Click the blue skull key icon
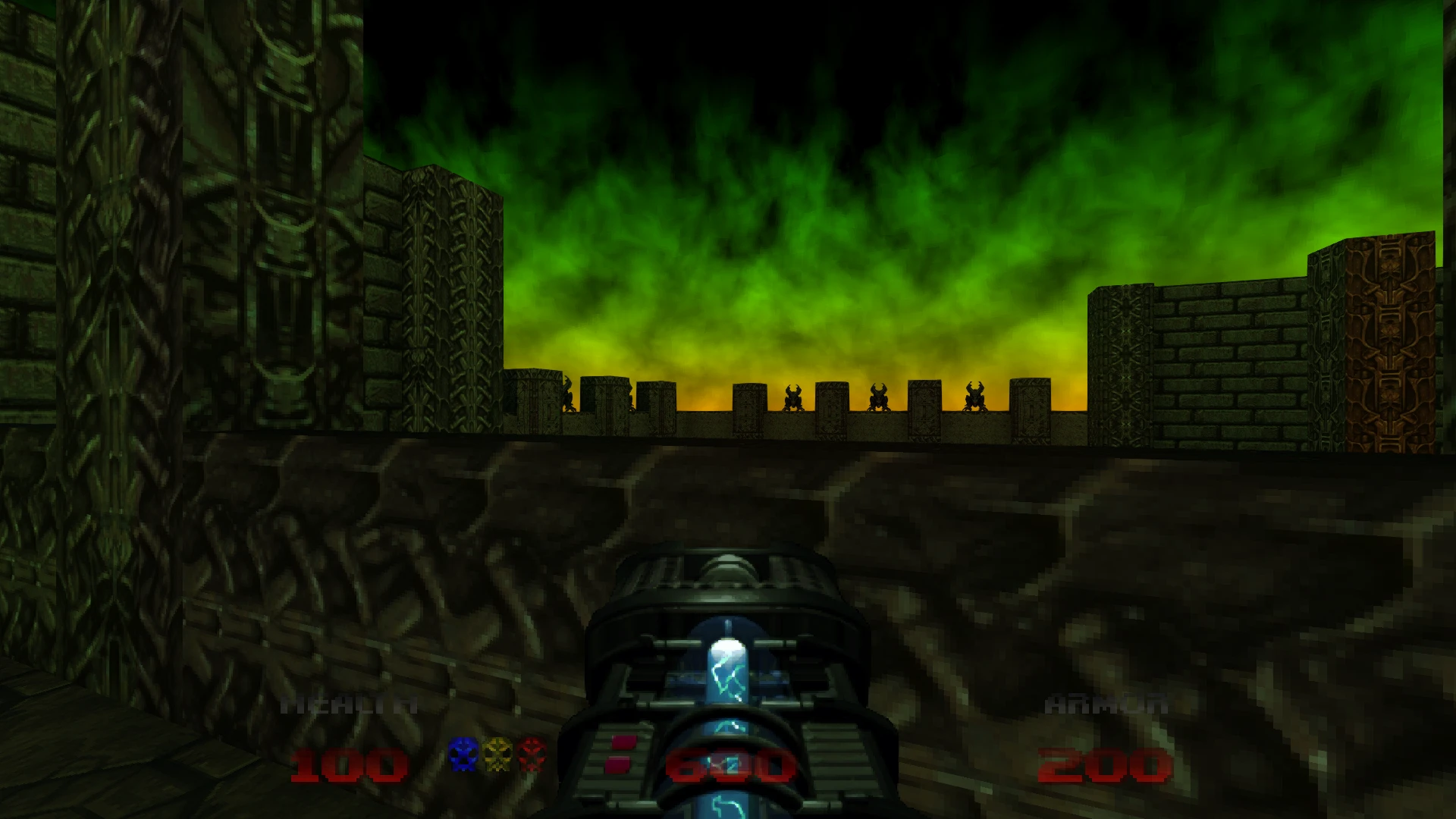This screenshot has height=819, width=1456. point(463,755)
